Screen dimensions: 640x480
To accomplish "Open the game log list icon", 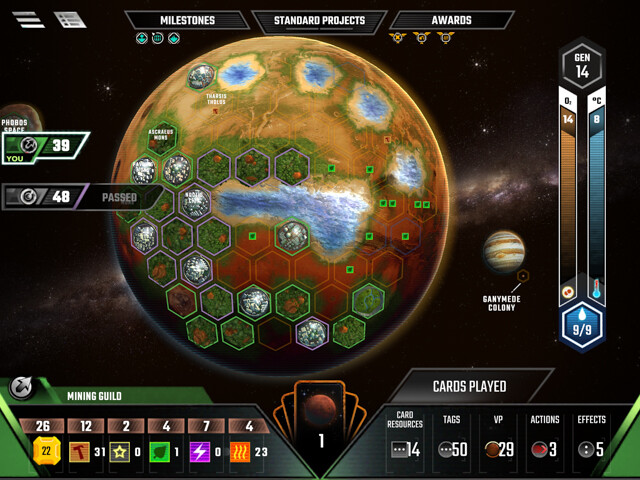I will 70,19.
